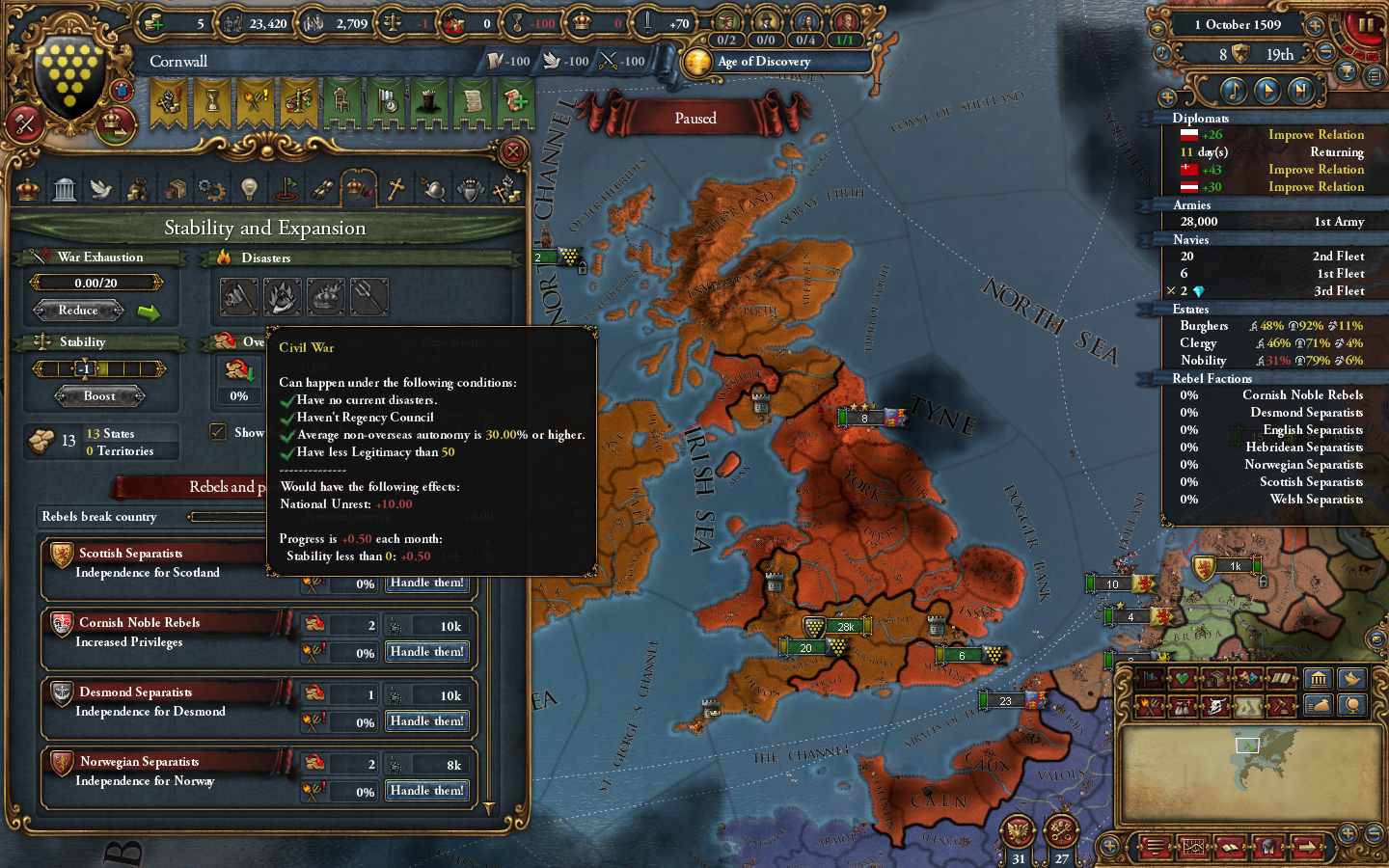Screen dimensions: 1389x868
Task: Increase game speed with the plus arrow
Action: tap(1314, 25)
